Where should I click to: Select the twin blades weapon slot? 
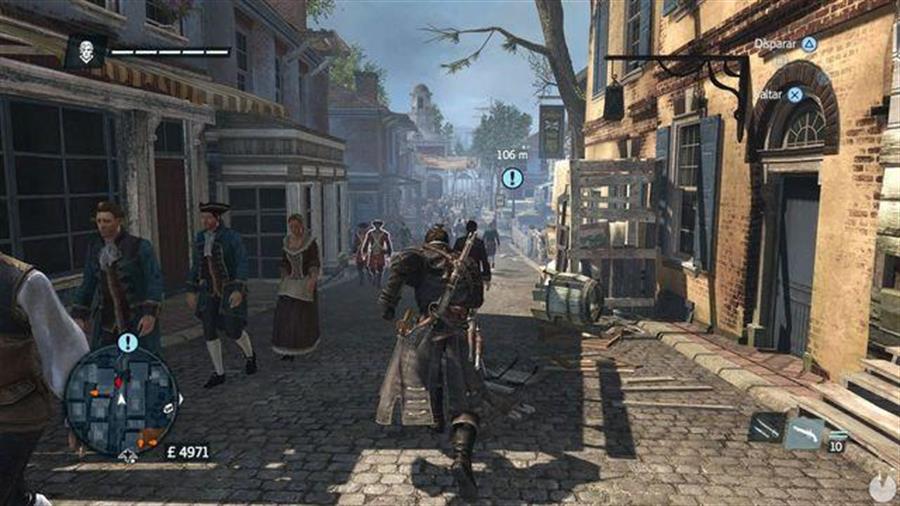765,428
